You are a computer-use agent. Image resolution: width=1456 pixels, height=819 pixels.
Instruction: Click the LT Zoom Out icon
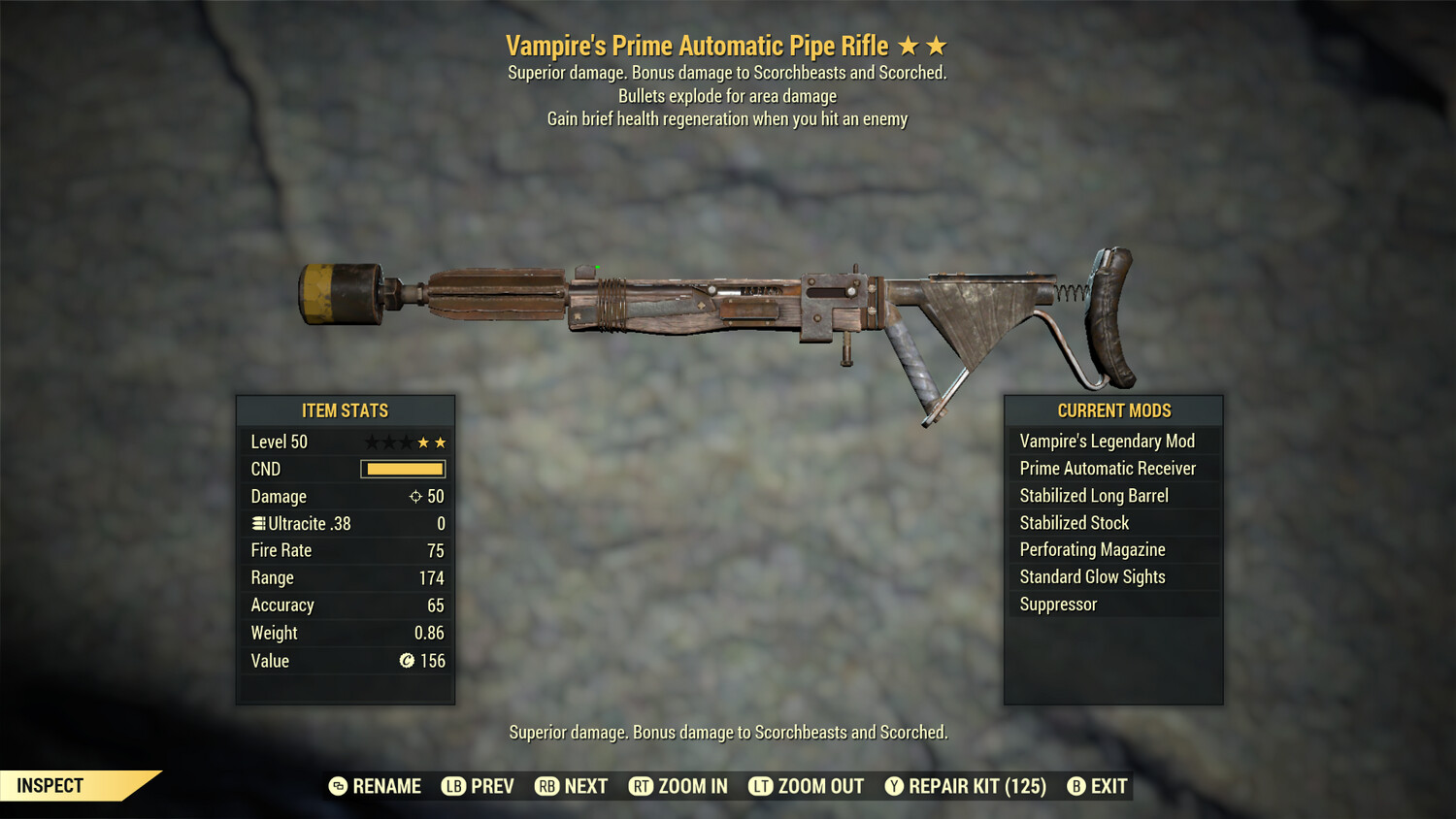[763, 786]
